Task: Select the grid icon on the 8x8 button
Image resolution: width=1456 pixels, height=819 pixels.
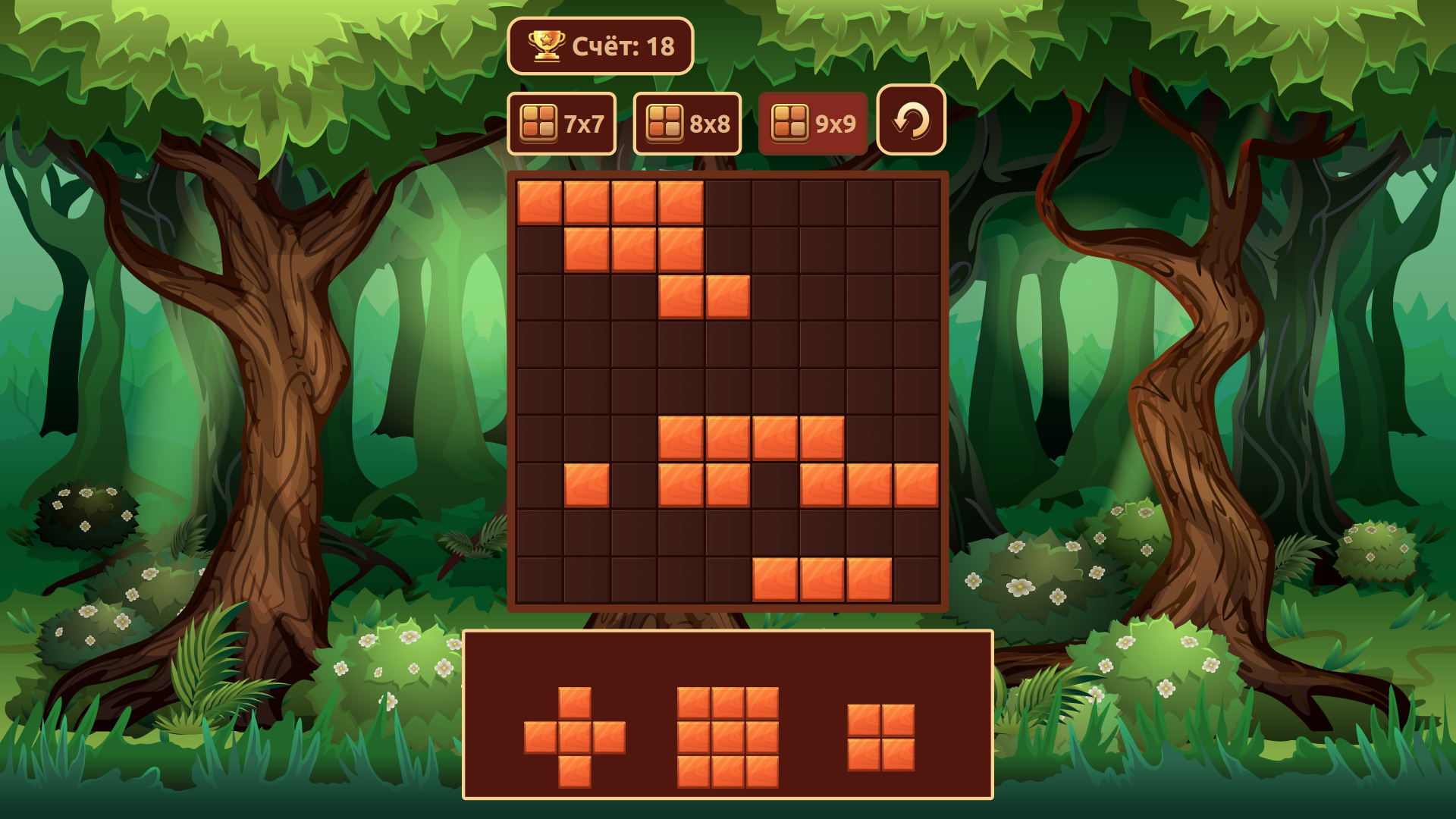Action: 664,121
